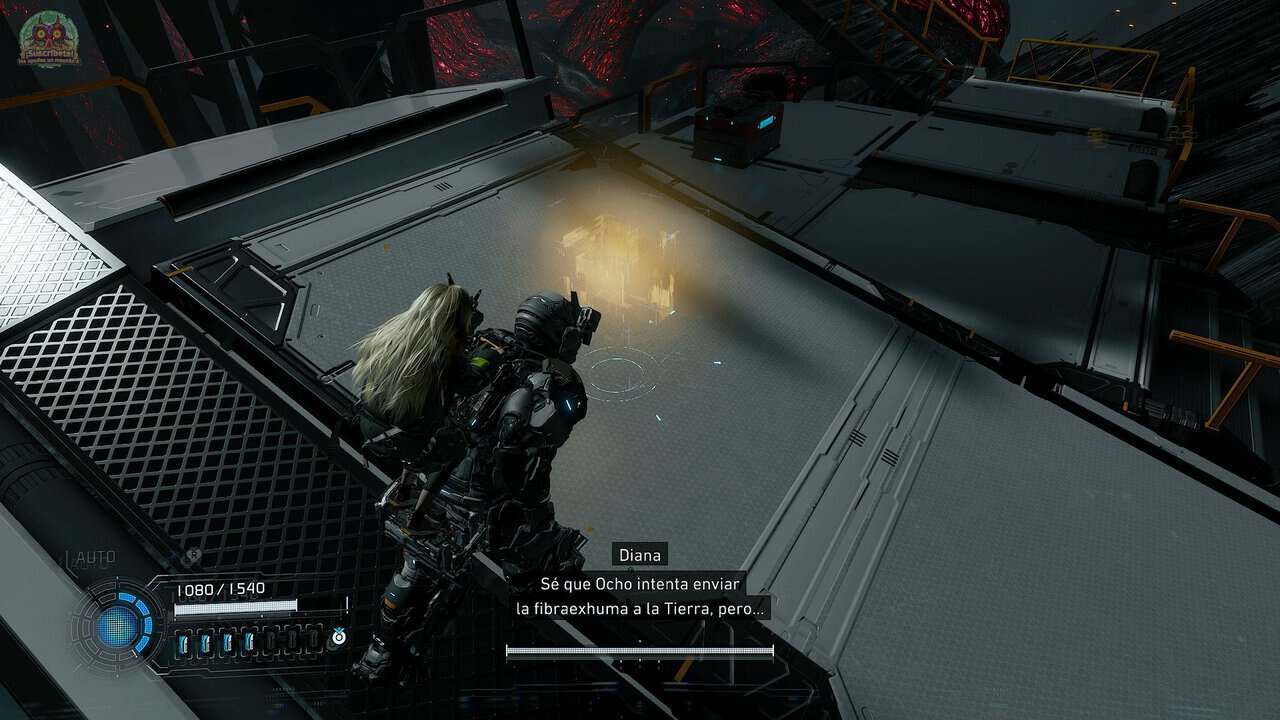The image size is (1280, 720).
Task: Click the Suscríbete channel logo watermark
Action: coord(49,39)
